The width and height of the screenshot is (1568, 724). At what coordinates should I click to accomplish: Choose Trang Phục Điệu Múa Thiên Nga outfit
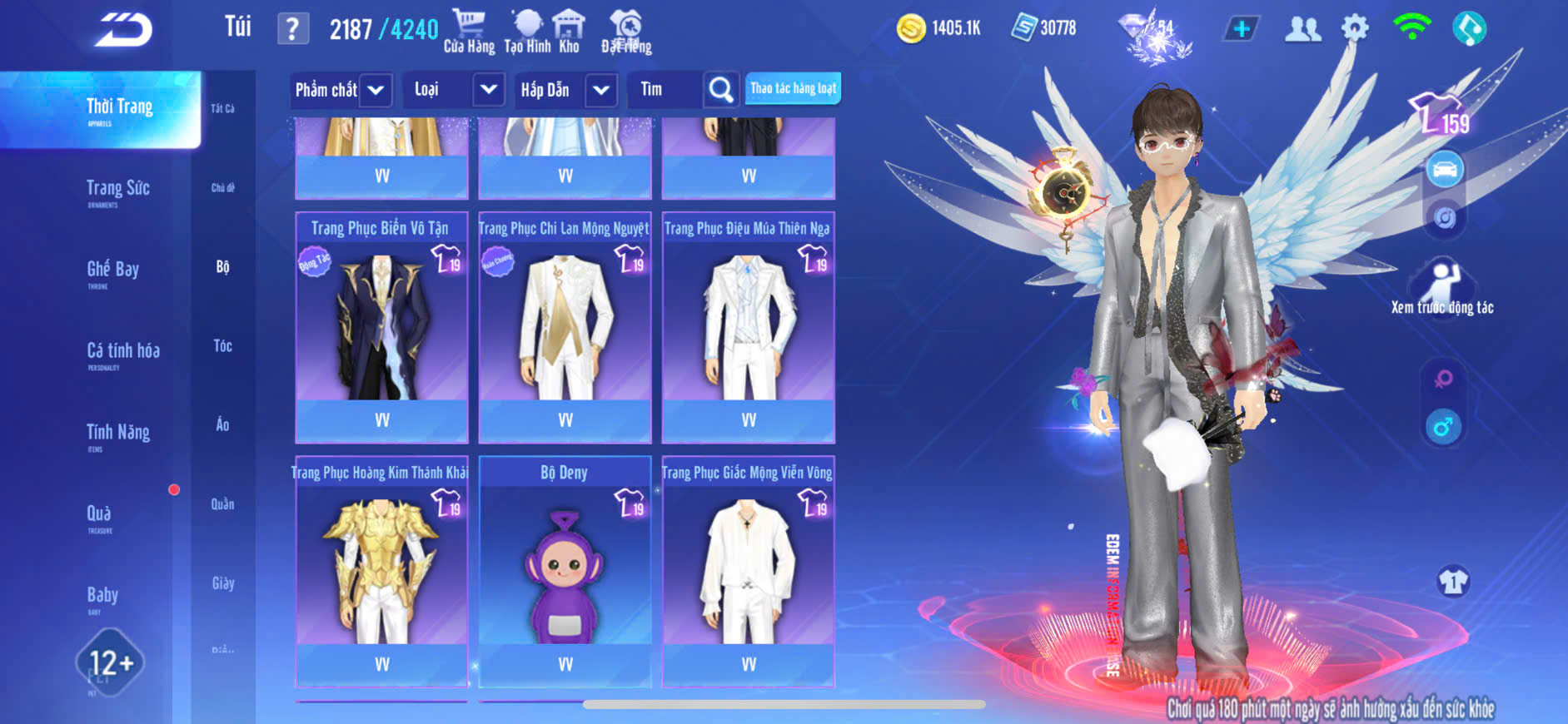[748, 327]
